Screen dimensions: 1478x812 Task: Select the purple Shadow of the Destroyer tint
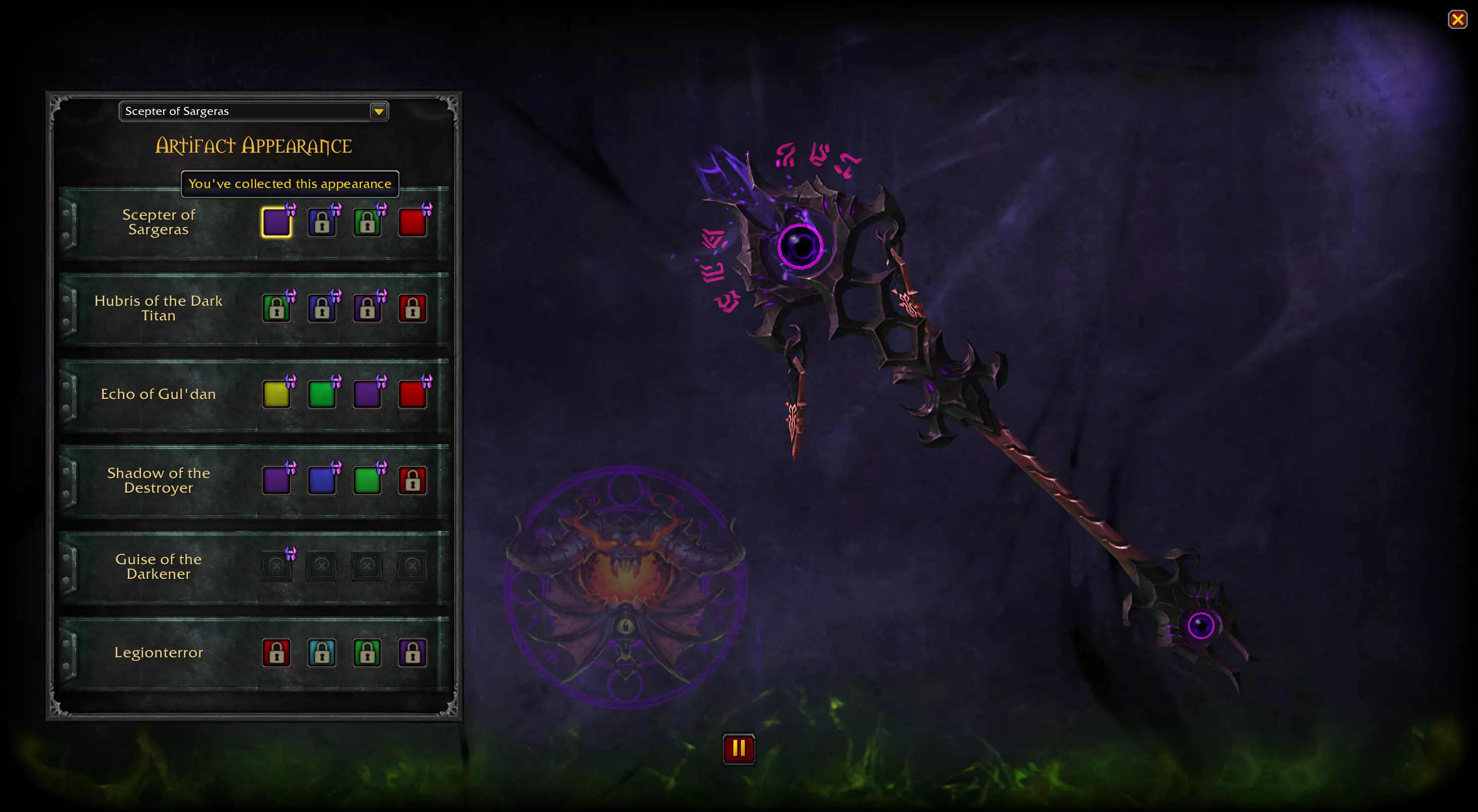pos(277,481)
